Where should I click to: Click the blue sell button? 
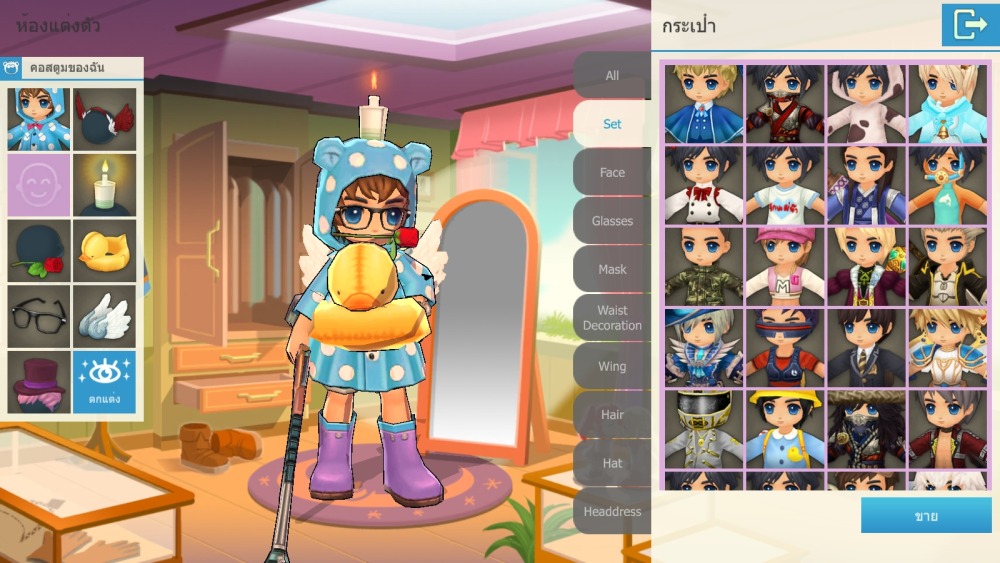(925, 515)
